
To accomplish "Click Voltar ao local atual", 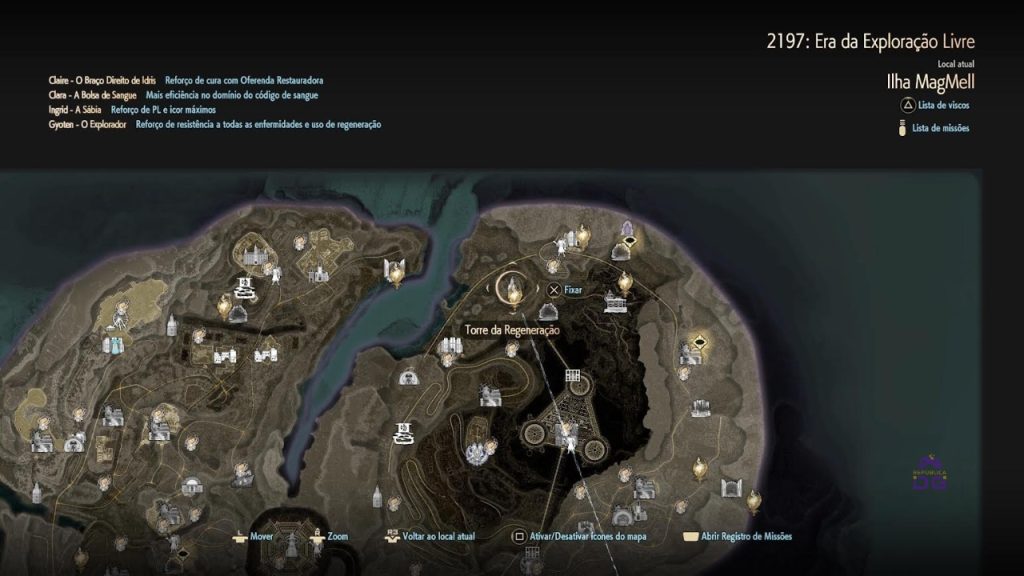I will point(438,536).
